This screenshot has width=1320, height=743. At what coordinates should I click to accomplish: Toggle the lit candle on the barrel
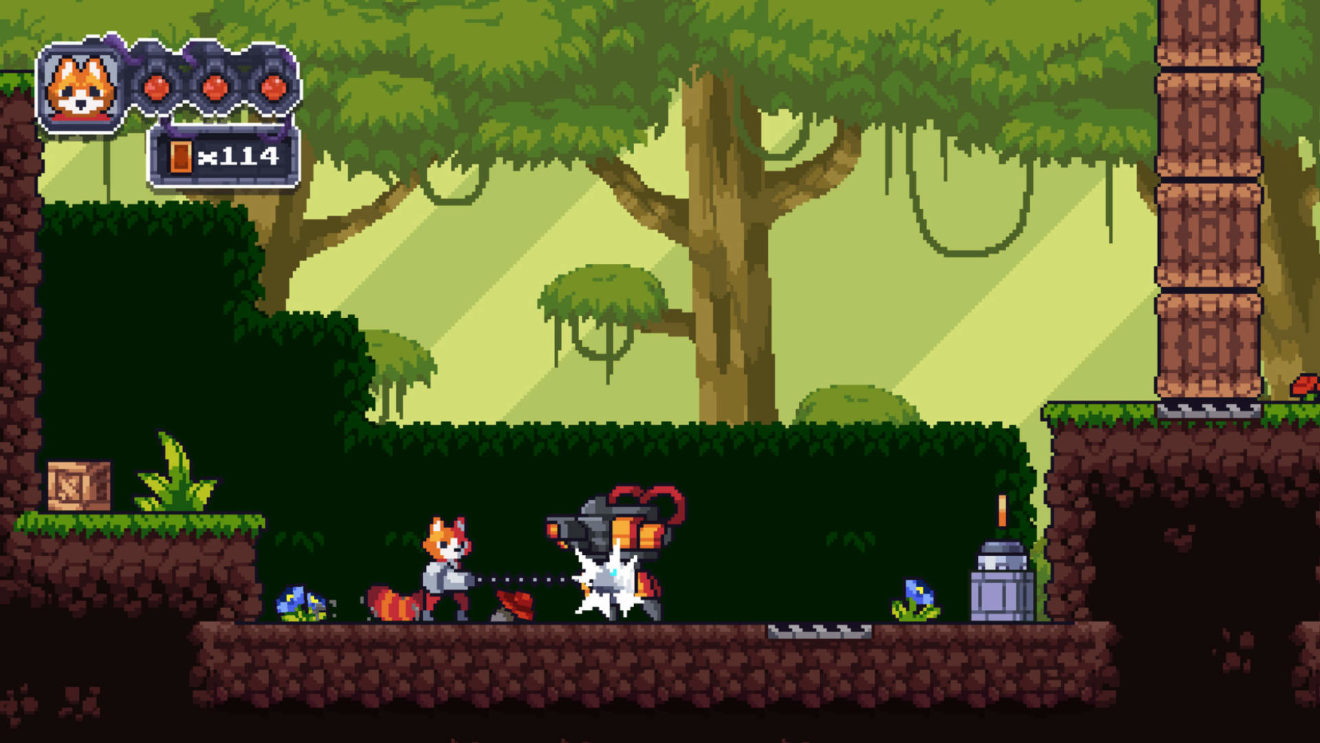[1000, 510]
